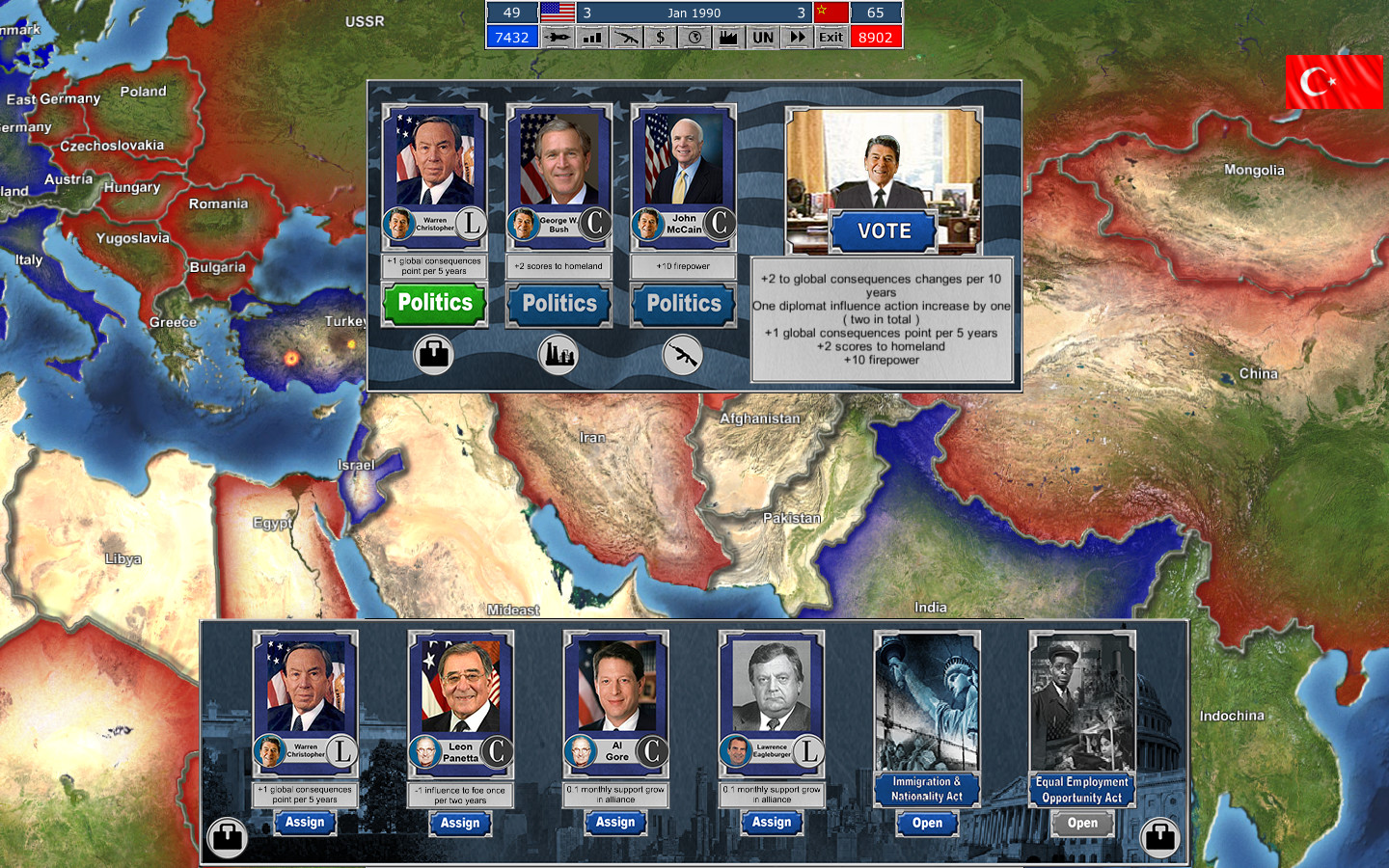This screenshot has width=1389, height=868.
Task: Click the globe/clock icon in top toolbar
Action: tap(694, 37)
